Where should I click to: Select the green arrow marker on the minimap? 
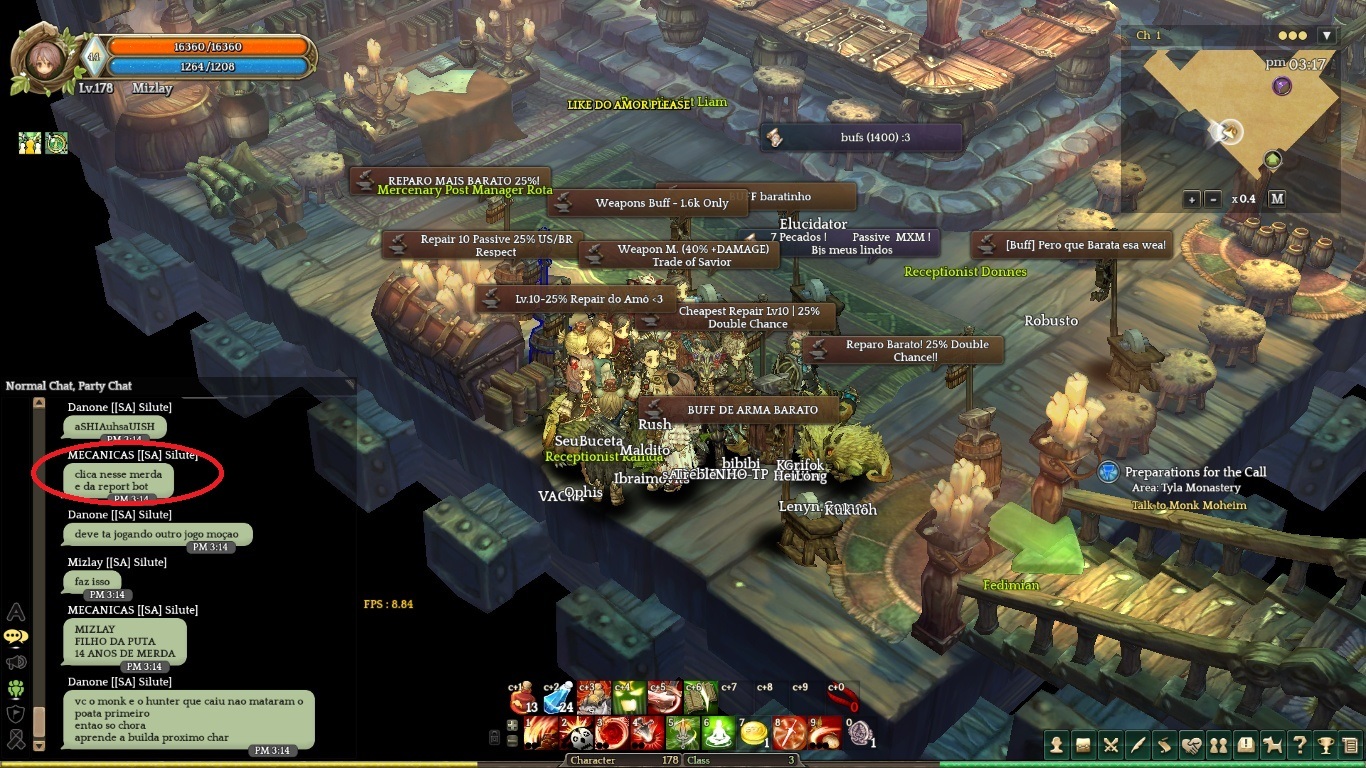coord(1272,159)
